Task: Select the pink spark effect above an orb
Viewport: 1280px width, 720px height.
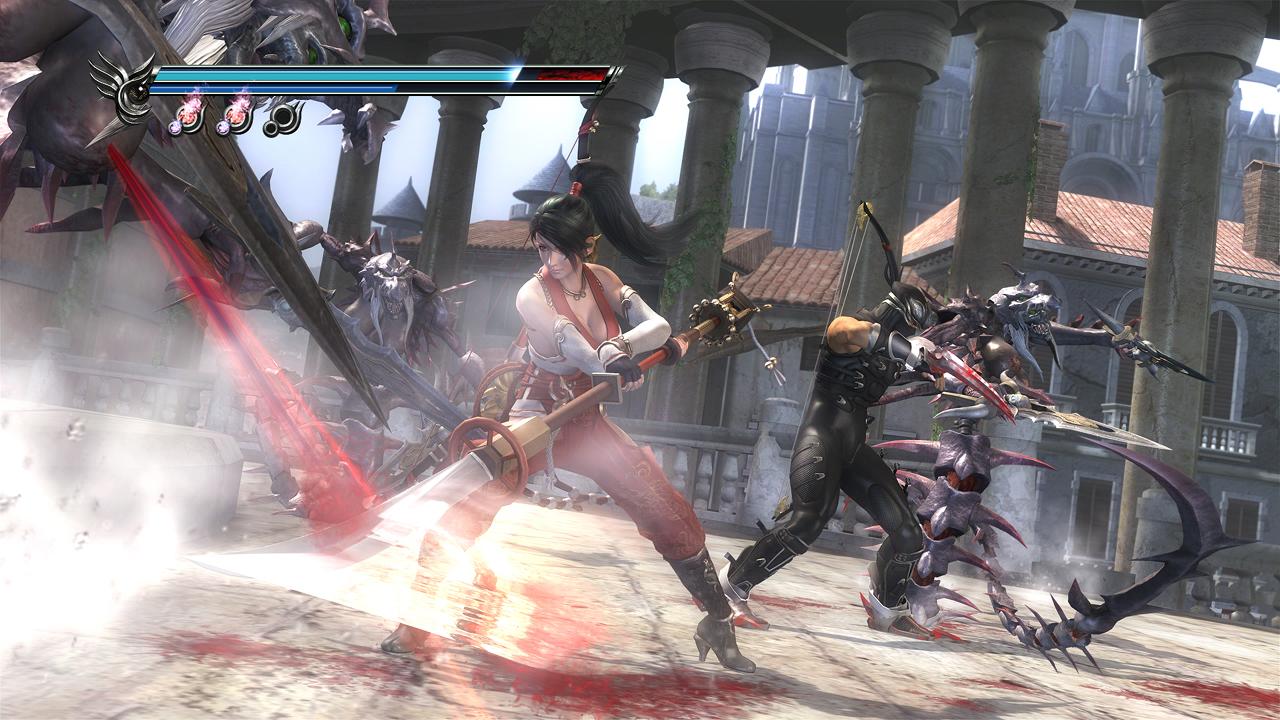Action: pyautogui.click(x=192, y=102)
